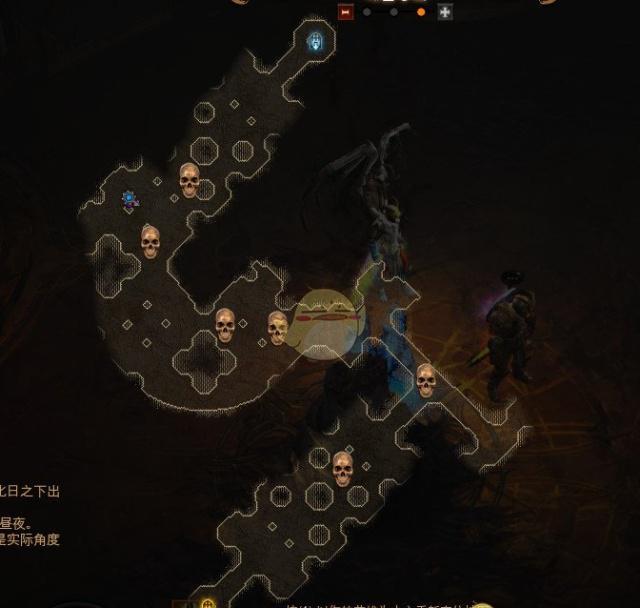Select the glowing blue waypoint marker on the map
The width and height of the screenshot is (640, 608).
(317, 42)
